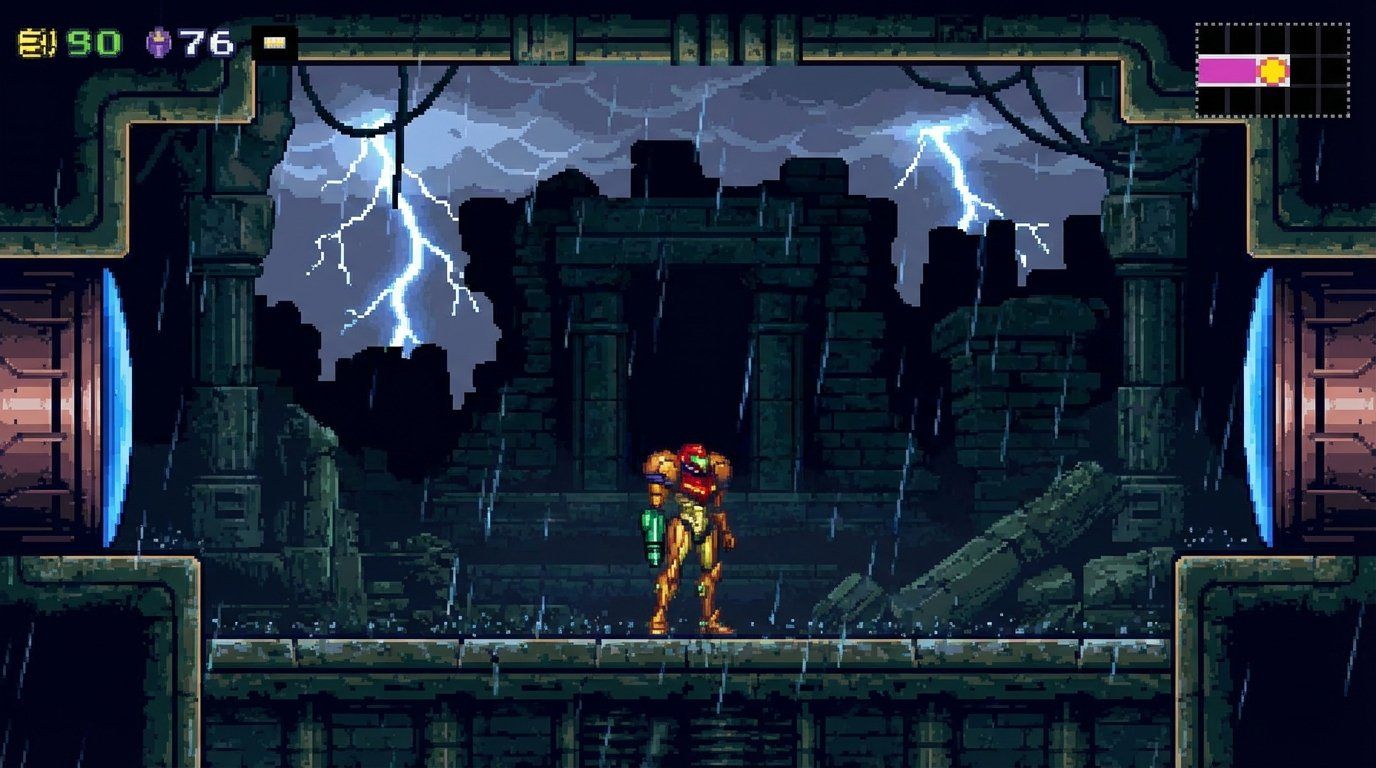Click the green missile count reading 90
Screen dimensions: 1376x768
(x=93, y=40)
